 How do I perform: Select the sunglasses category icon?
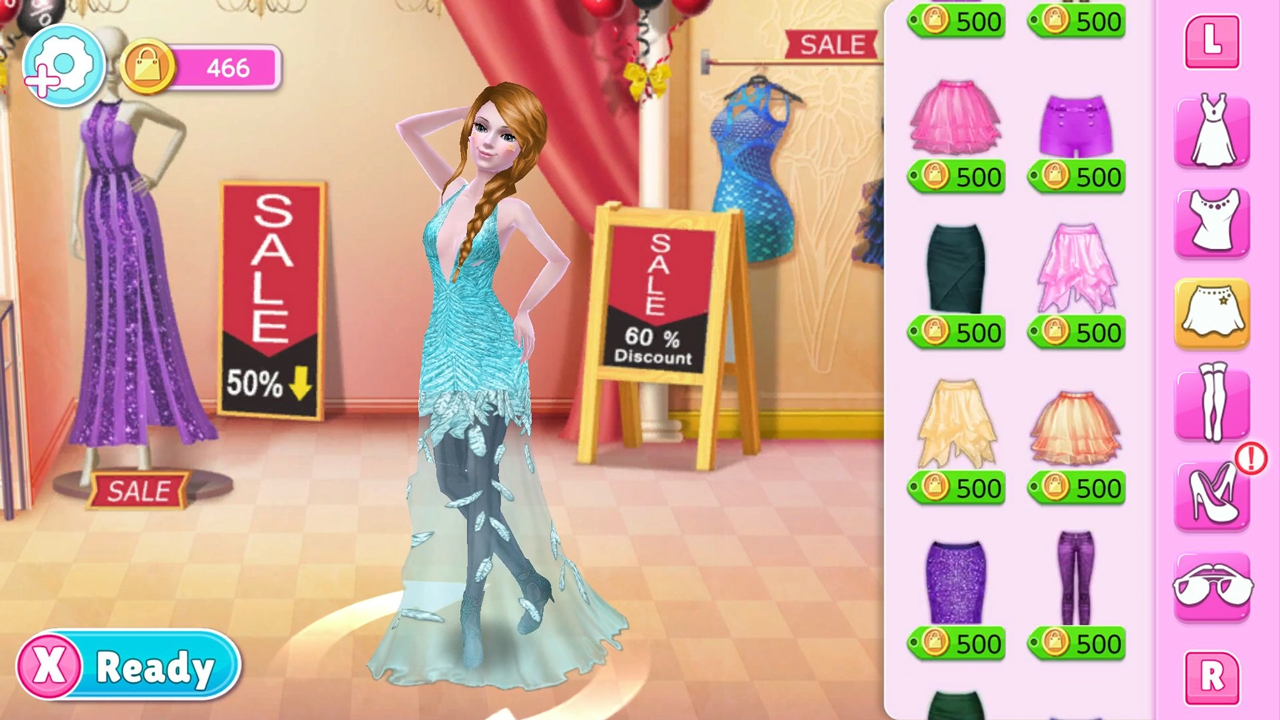(1212, 587)
